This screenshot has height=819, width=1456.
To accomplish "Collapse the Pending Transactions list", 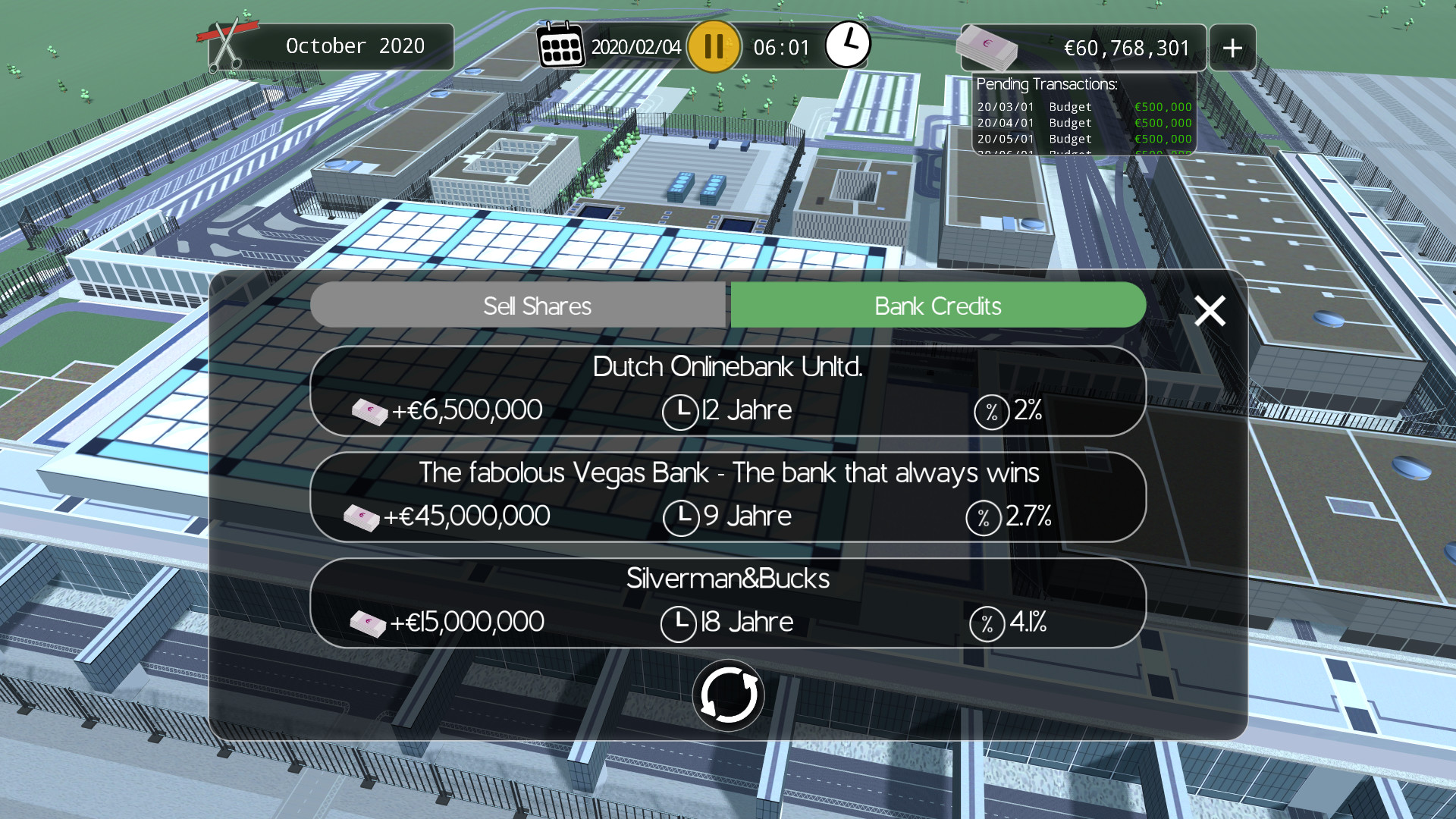I will tap(1049, 84).
